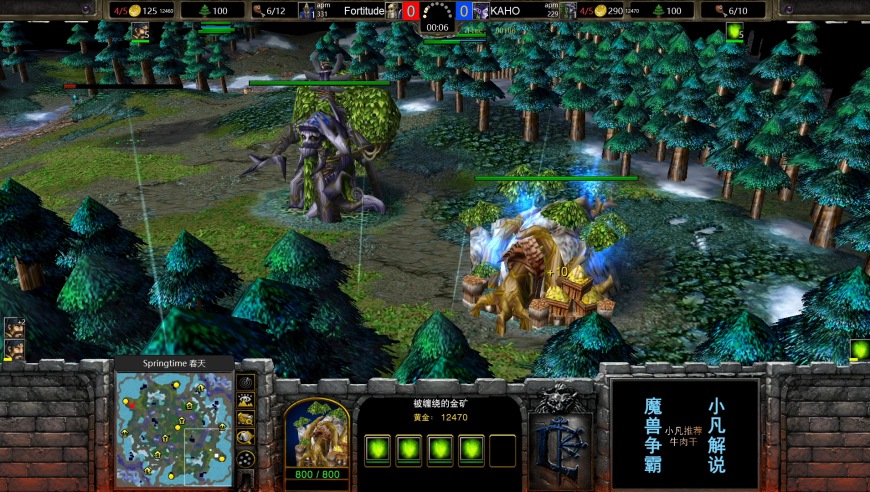Activate the minimap signal ping button
The image size is (870, 492).
(246, 382)
